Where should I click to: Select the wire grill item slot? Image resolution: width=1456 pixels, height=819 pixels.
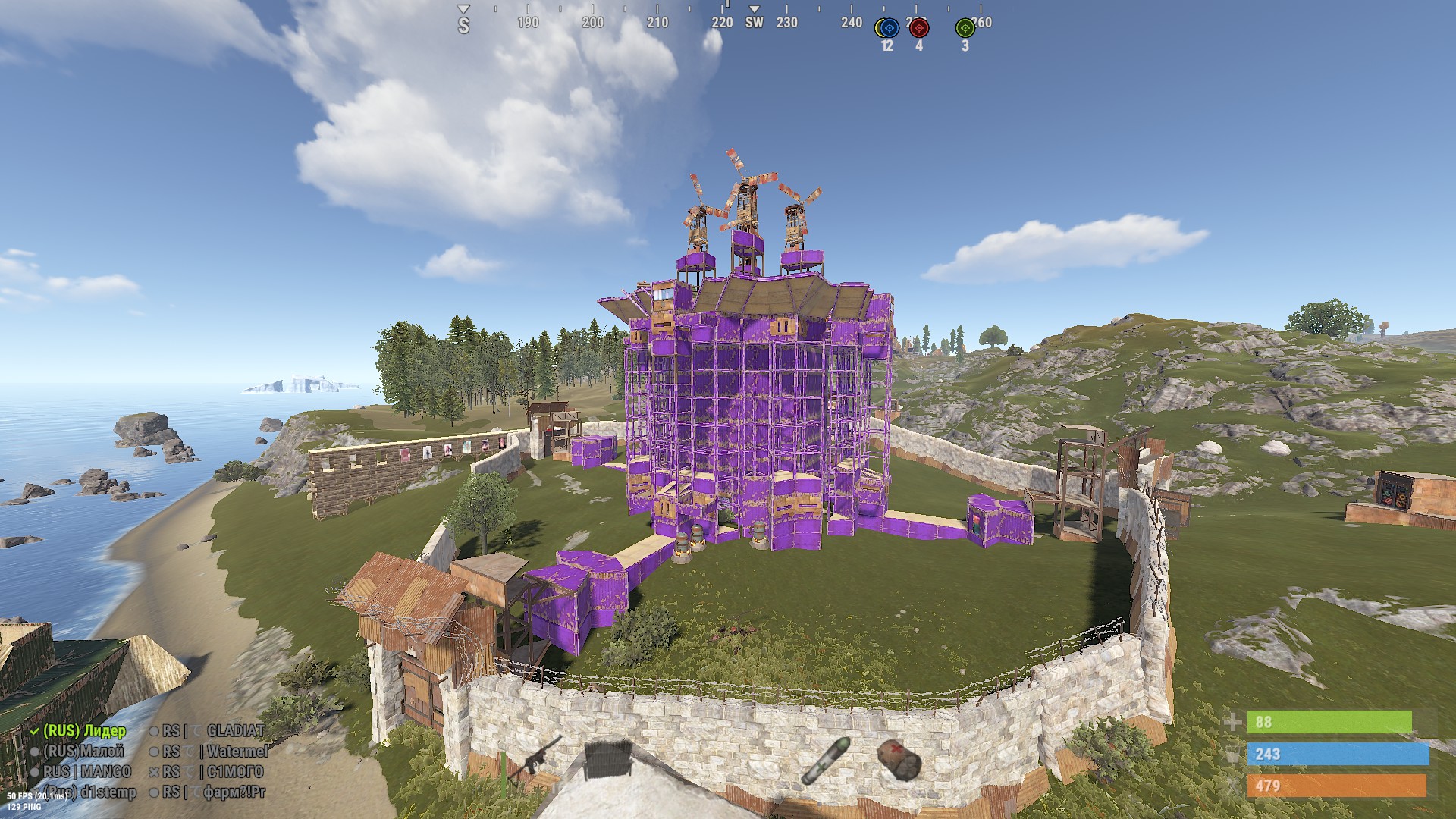pos(608,758)
